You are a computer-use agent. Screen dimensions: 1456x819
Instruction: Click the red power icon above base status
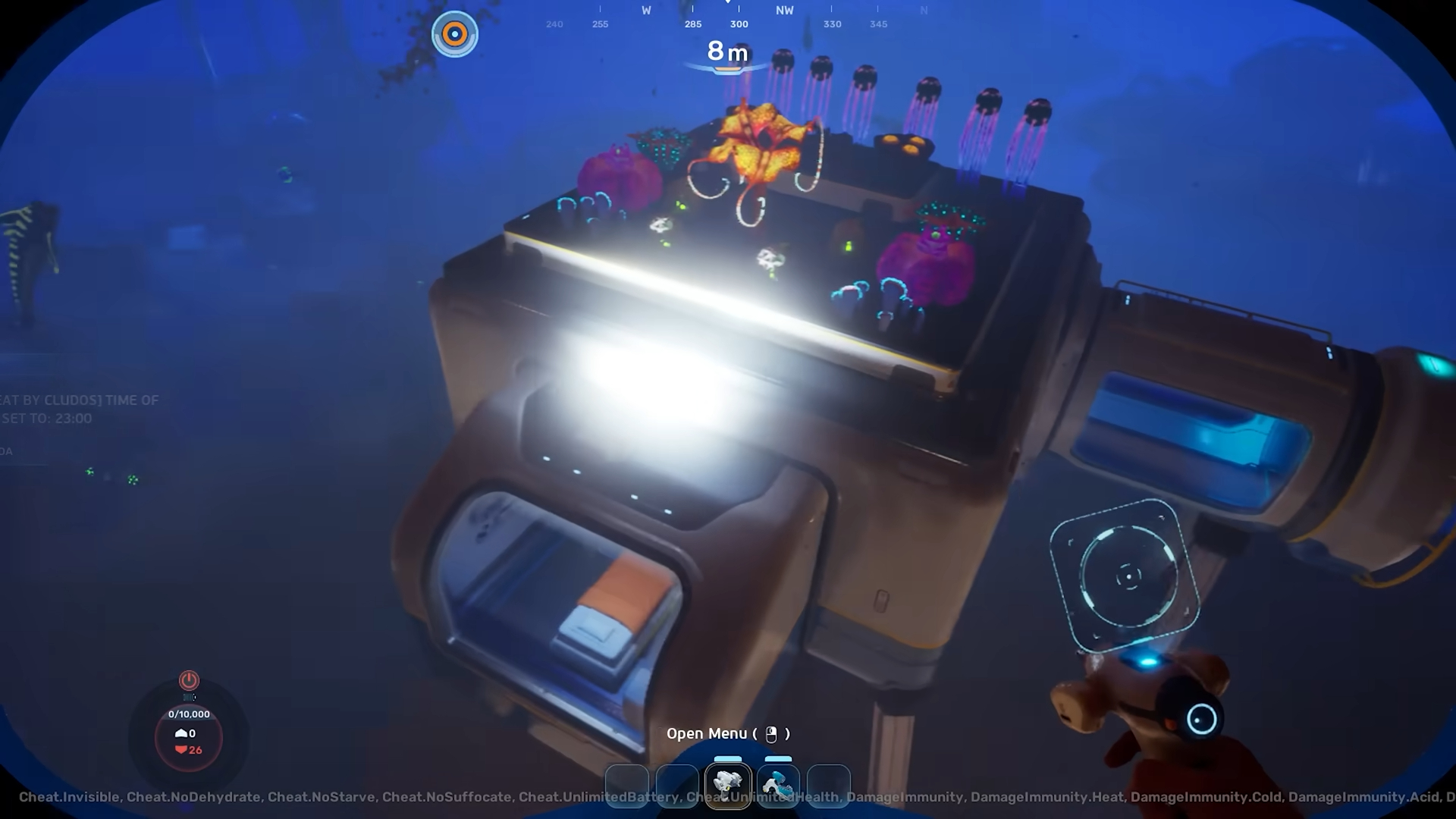(189, 679)
